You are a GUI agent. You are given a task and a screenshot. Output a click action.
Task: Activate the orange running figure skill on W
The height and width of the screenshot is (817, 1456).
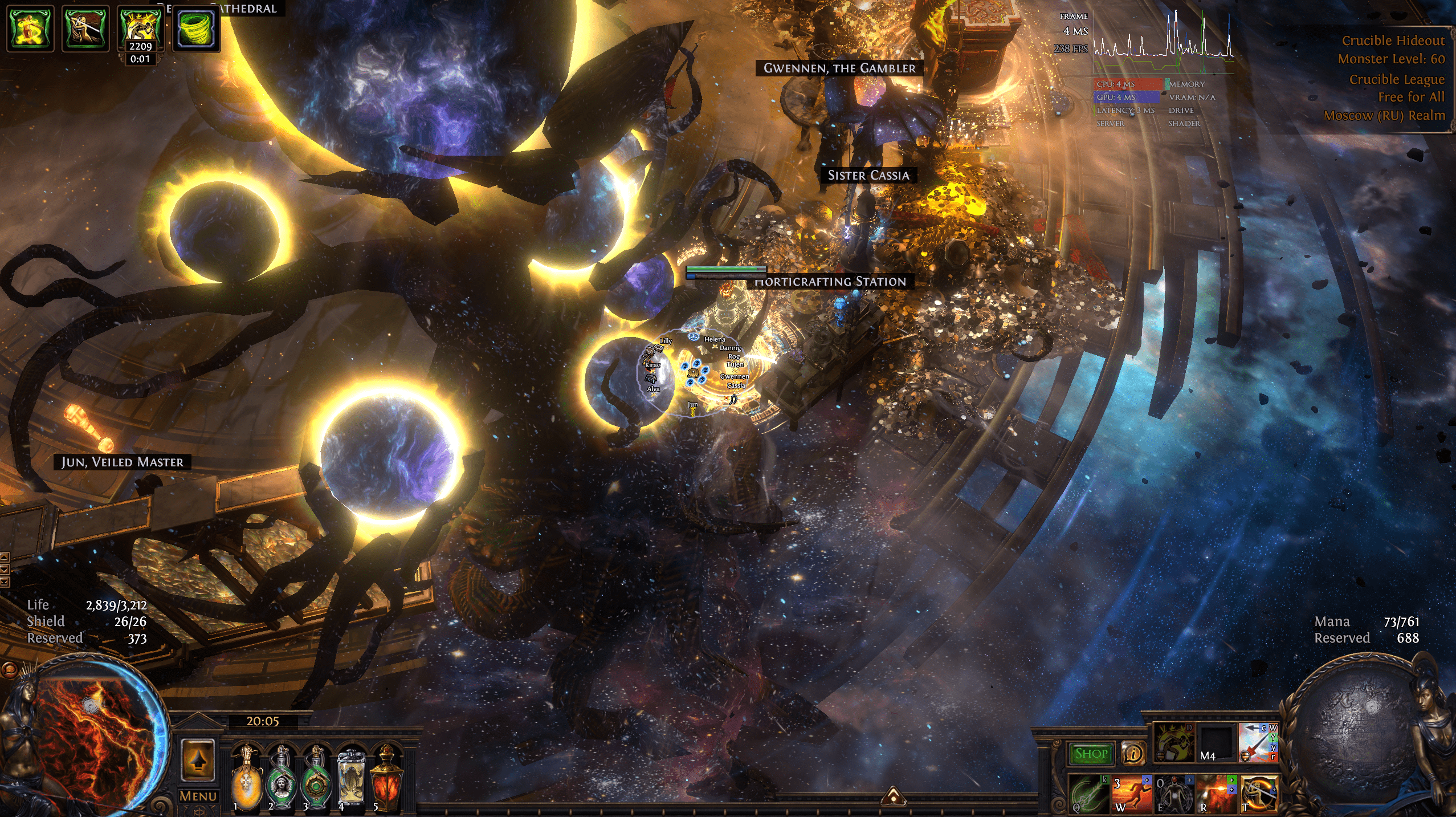point(1131,794)
